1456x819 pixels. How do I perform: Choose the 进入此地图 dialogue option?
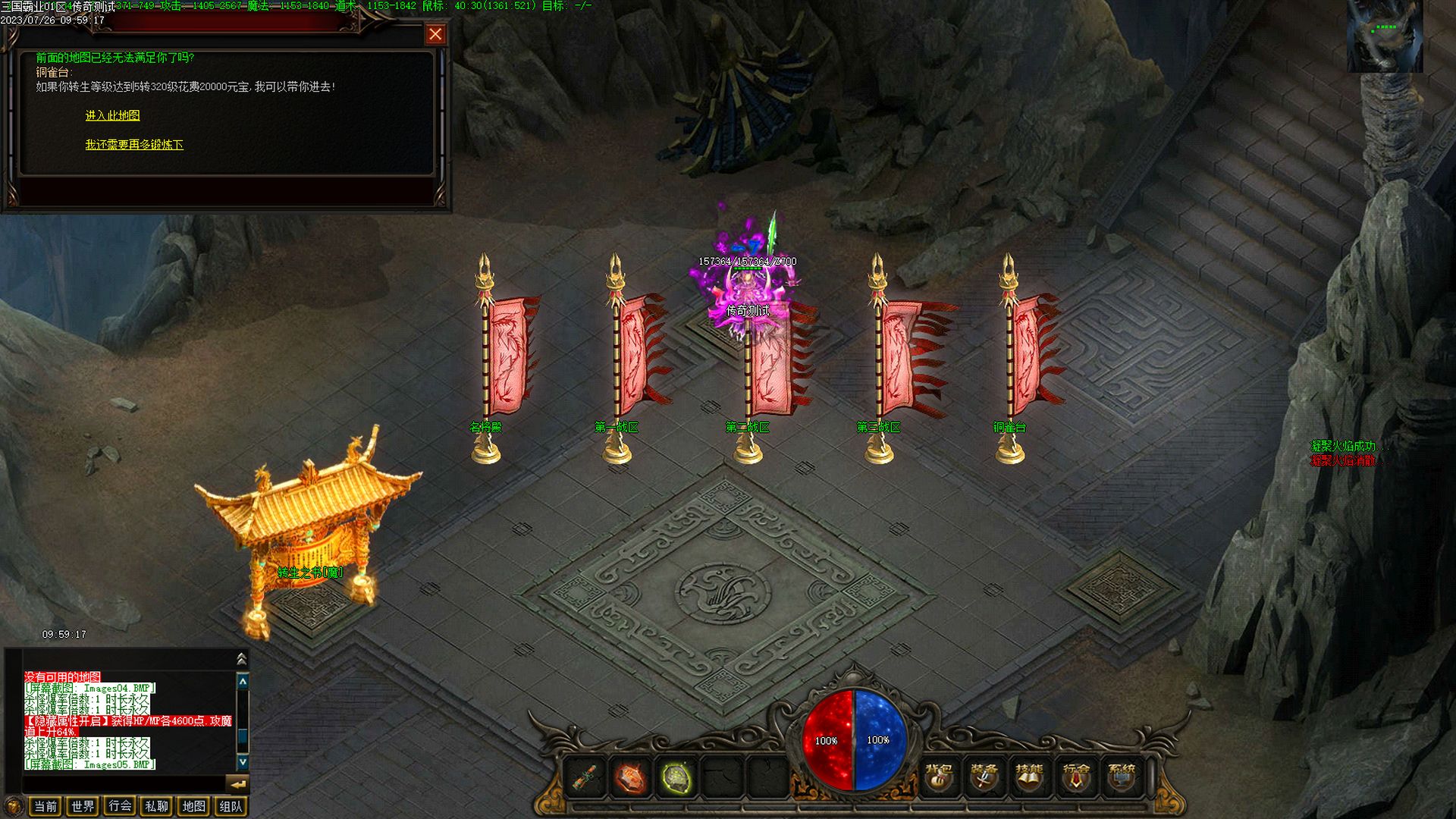coord(112,115)
